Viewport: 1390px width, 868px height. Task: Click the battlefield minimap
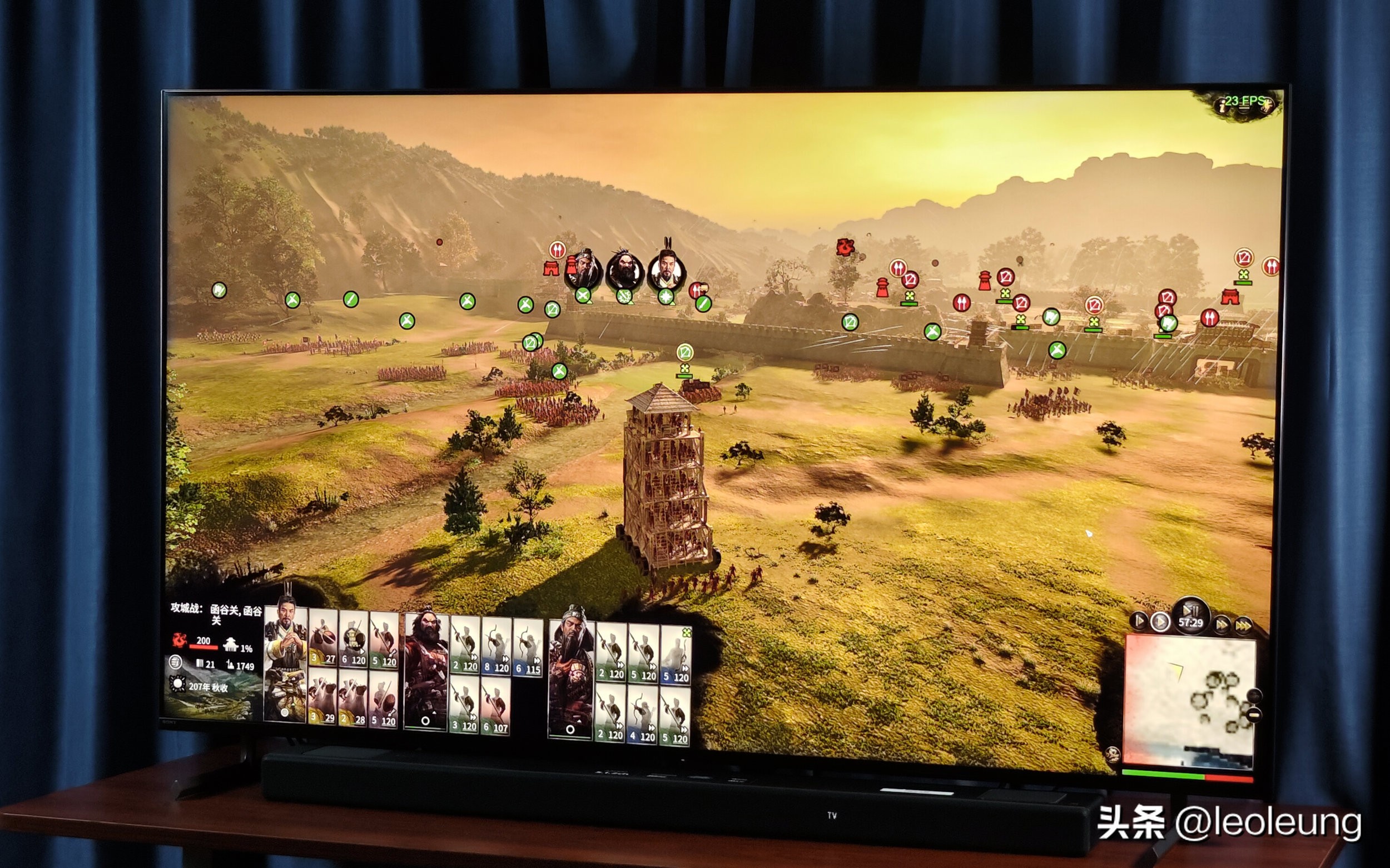[x=1187, y=700]
